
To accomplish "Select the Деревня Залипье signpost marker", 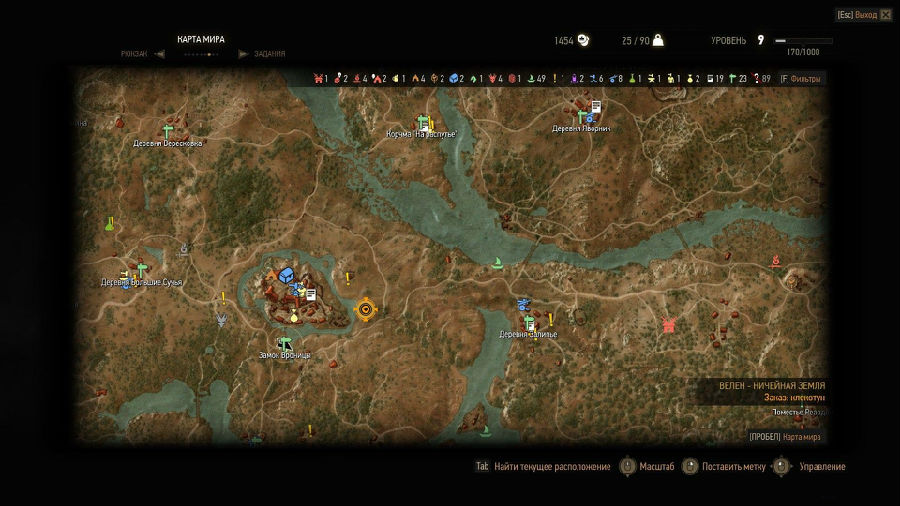I will click(529, 322).
